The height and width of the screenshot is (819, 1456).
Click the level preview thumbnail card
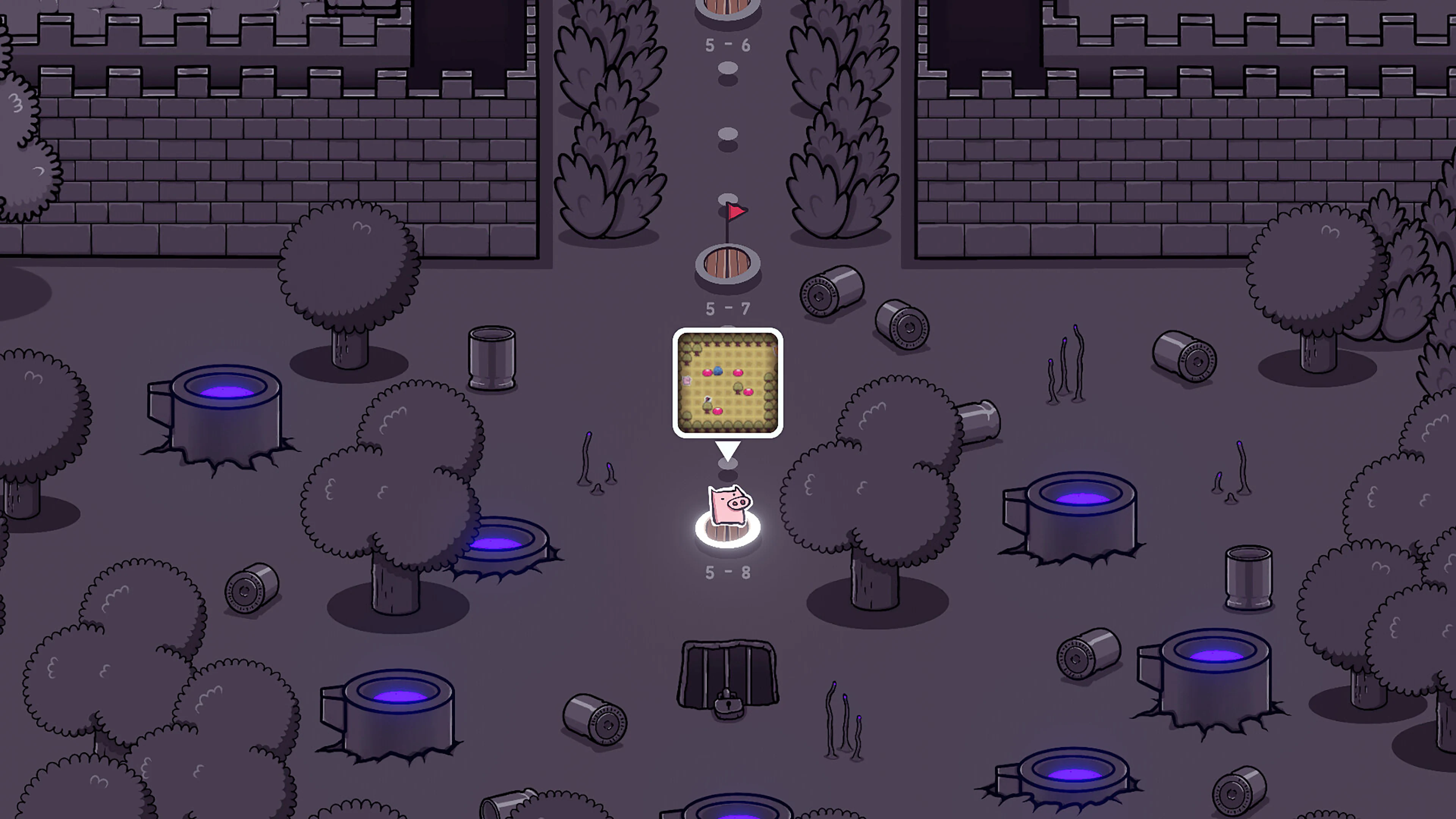[x=728, y=384]
